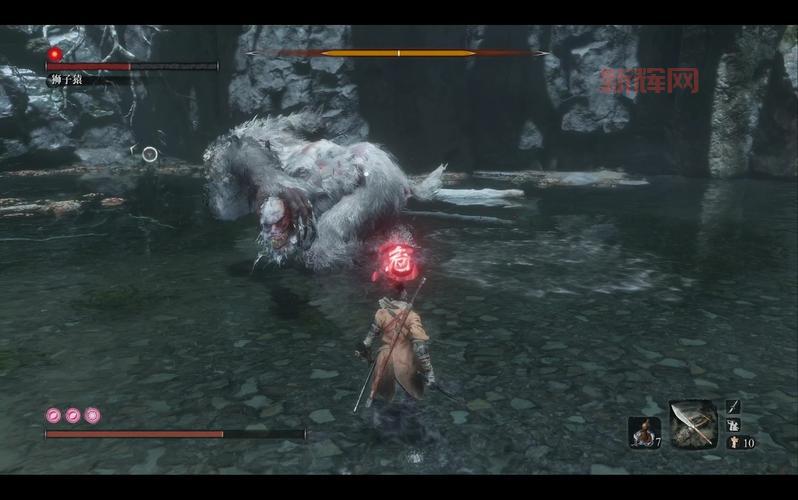Image resolution: width=798 pixels, height=500 pixels.
Task: Choose the small white prosthetic tool icon
Action: (733, 424)
